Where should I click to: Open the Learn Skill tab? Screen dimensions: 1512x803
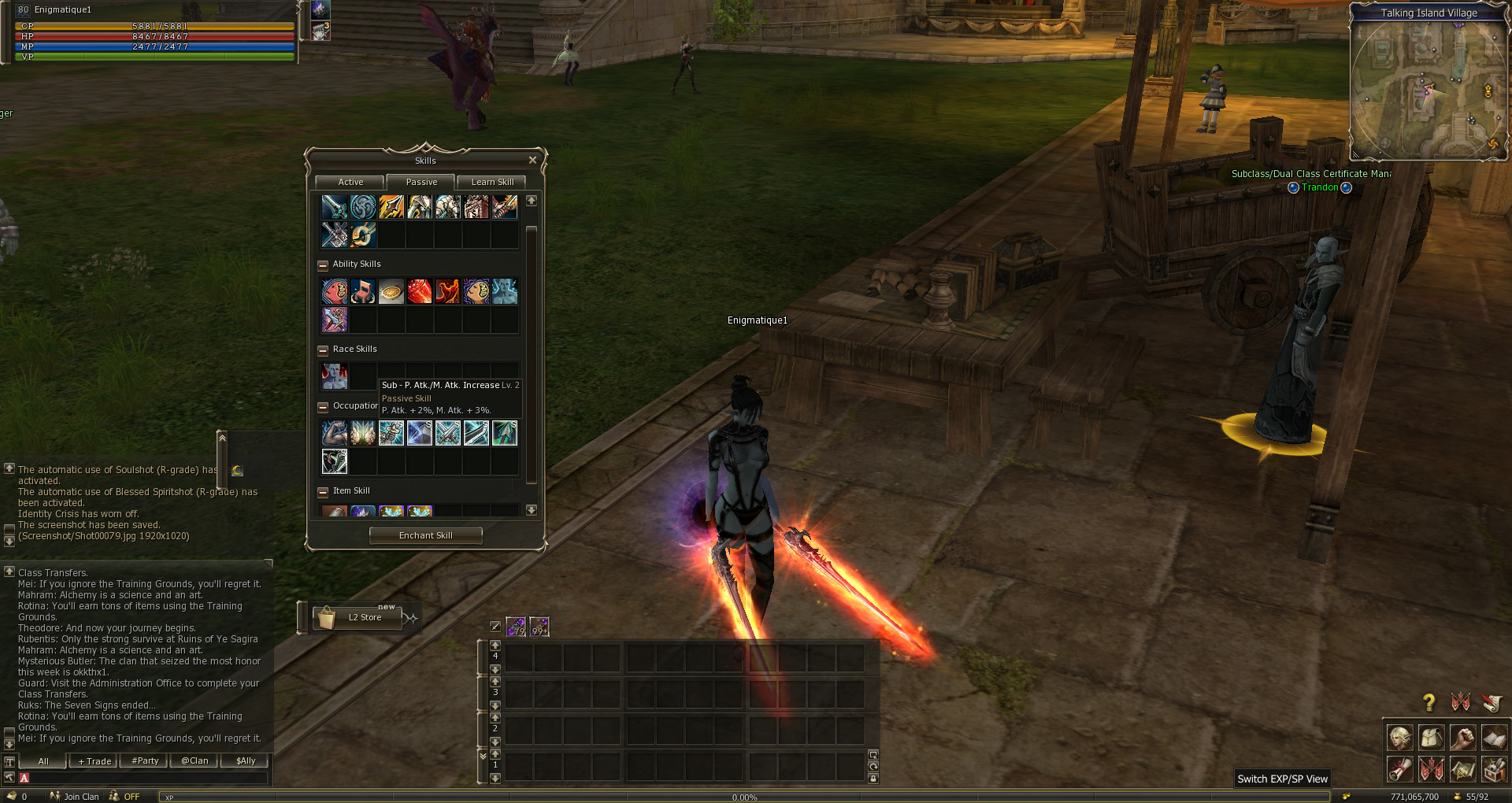[x=492, y=182]
